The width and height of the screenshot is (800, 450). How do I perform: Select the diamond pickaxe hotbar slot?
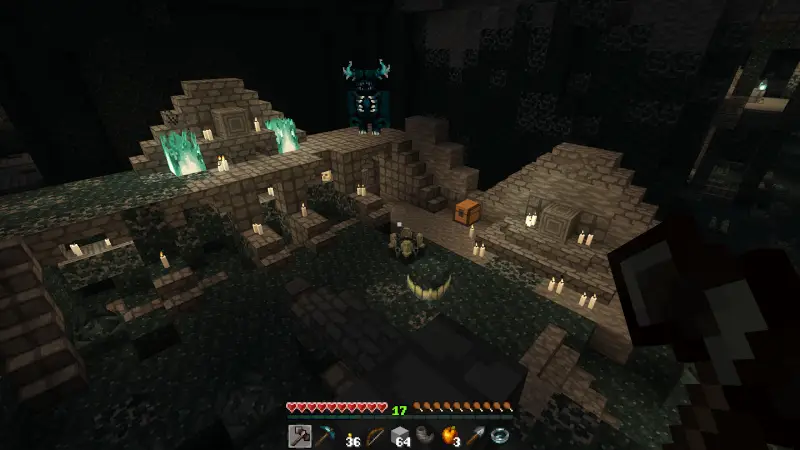coord(324,435)
